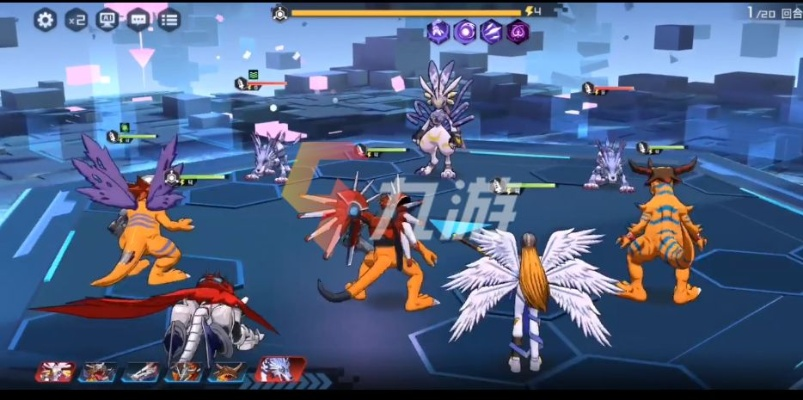
Task: Select the first purple creature skill icon
Action: click(x=439, y=32)
